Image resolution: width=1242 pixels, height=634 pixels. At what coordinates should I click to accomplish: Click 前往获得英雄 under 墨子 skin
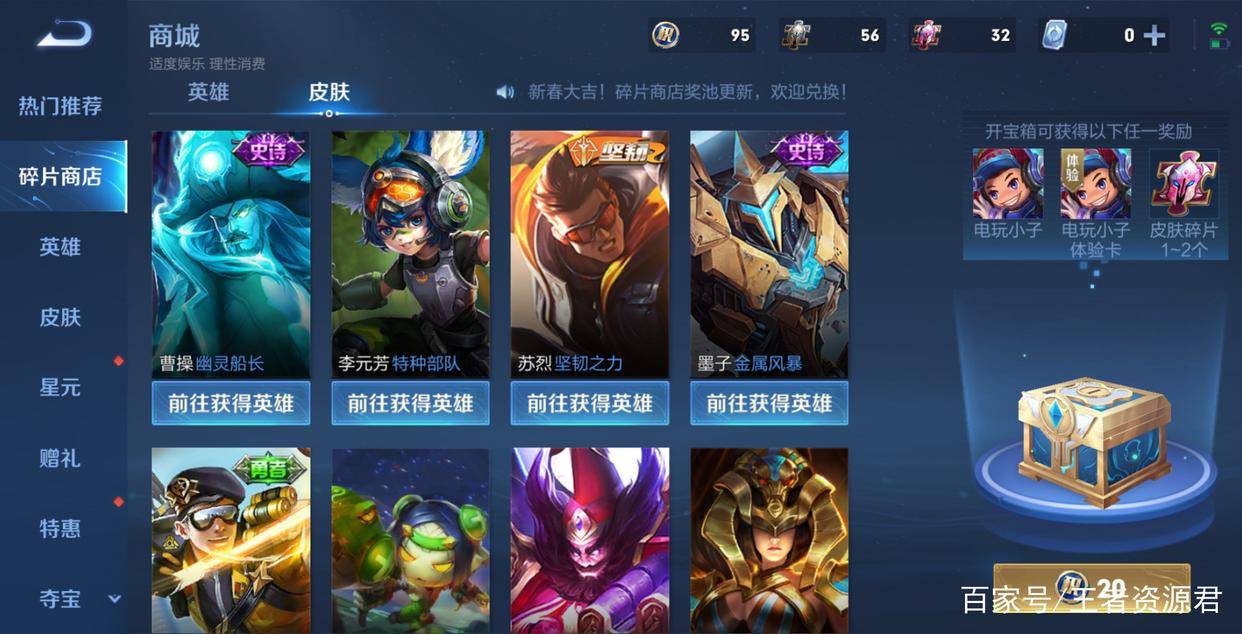769,403
